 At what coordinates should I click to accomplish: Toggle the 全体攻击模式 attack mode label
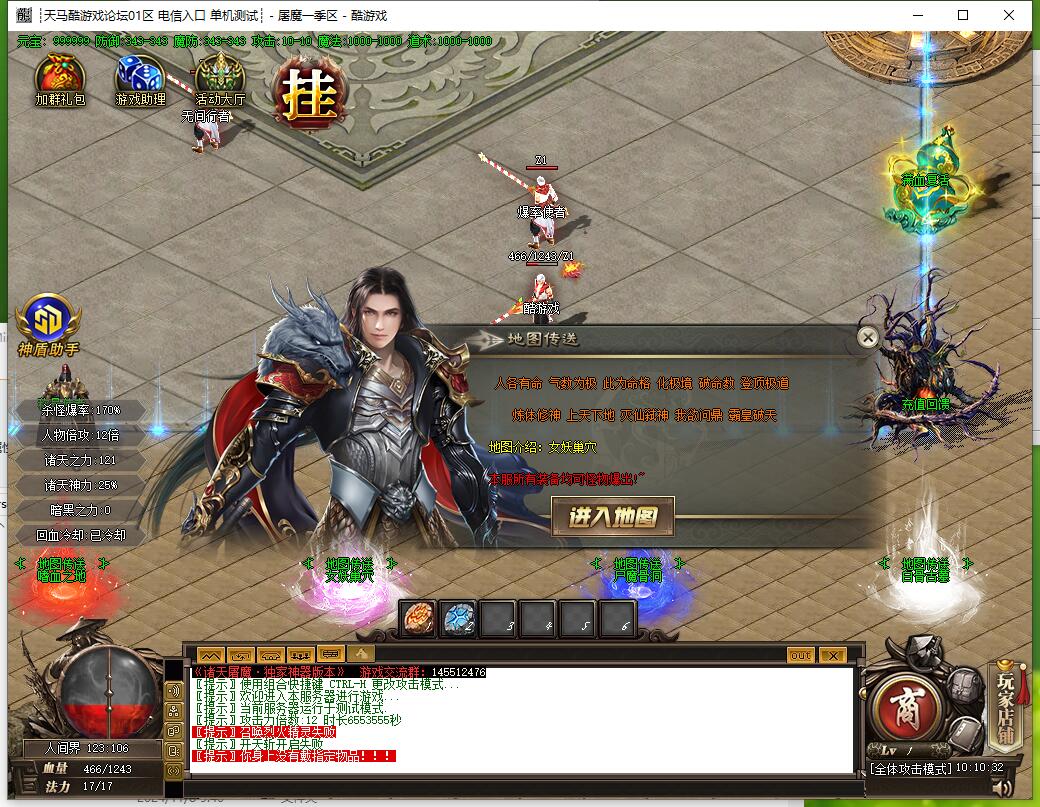(x=910, y=769)
